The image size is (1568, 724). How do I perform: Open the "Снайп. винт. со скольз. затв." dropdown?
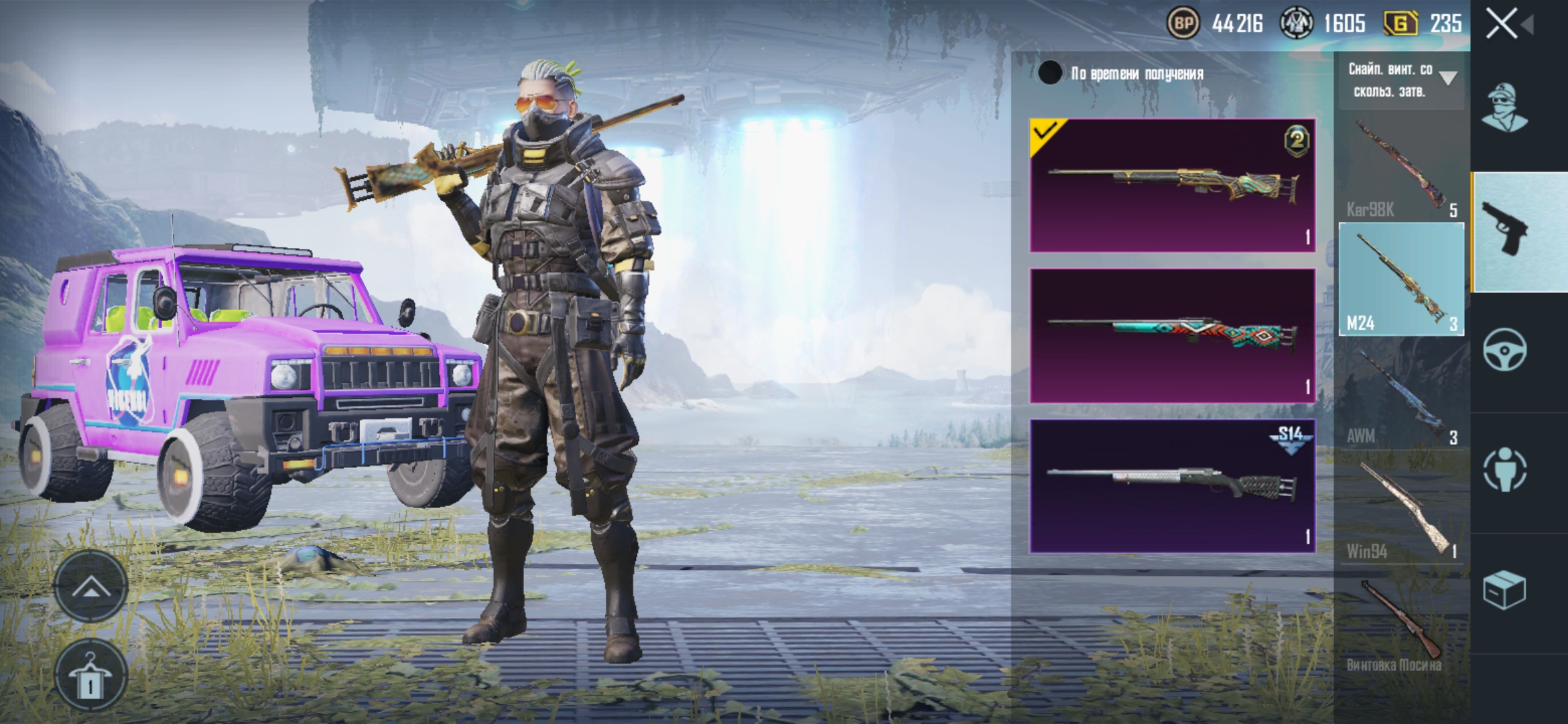1401,80
